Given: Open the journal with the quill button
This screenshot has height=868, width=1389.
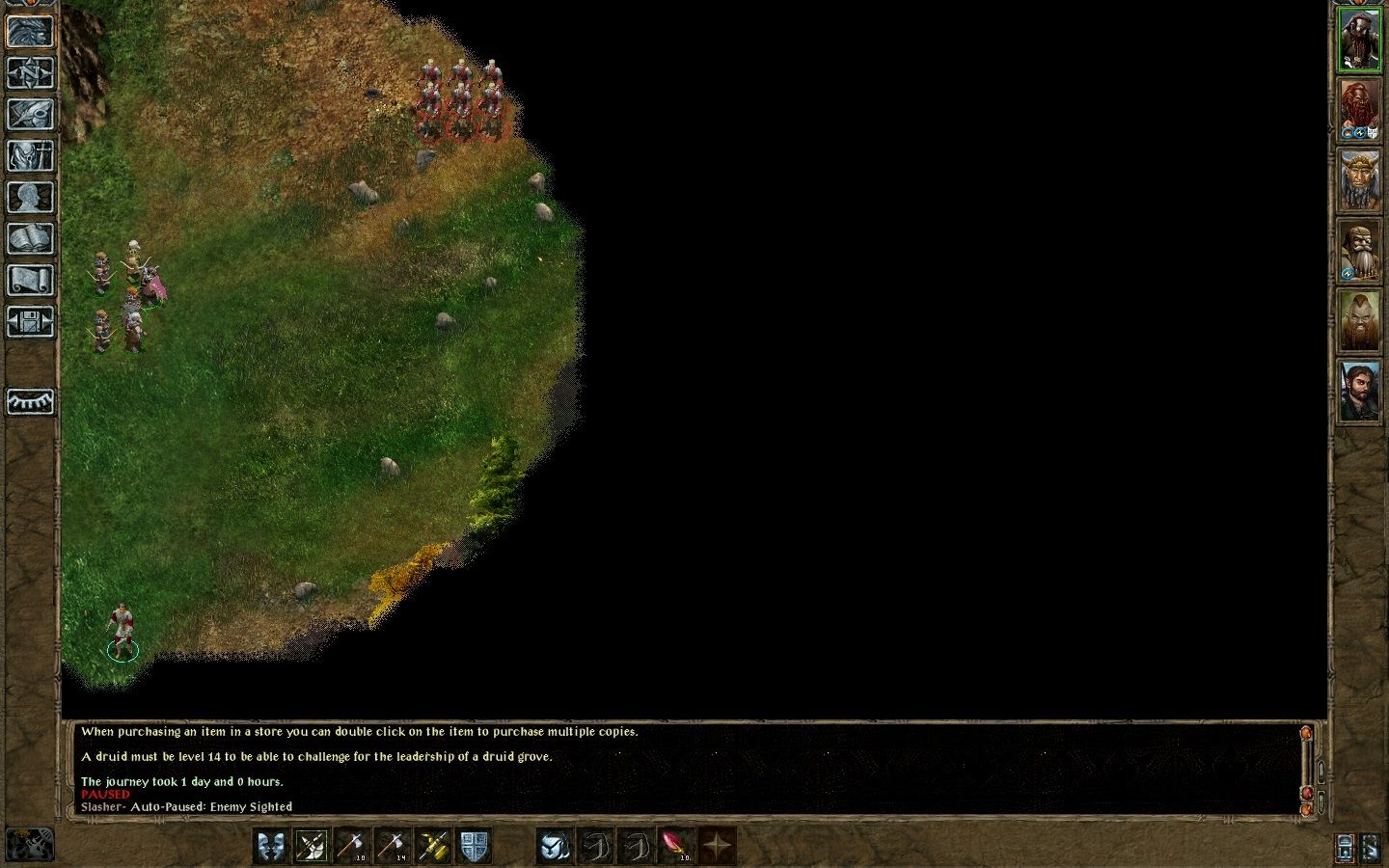Looking at the screenshot, I should click(31, 114).
